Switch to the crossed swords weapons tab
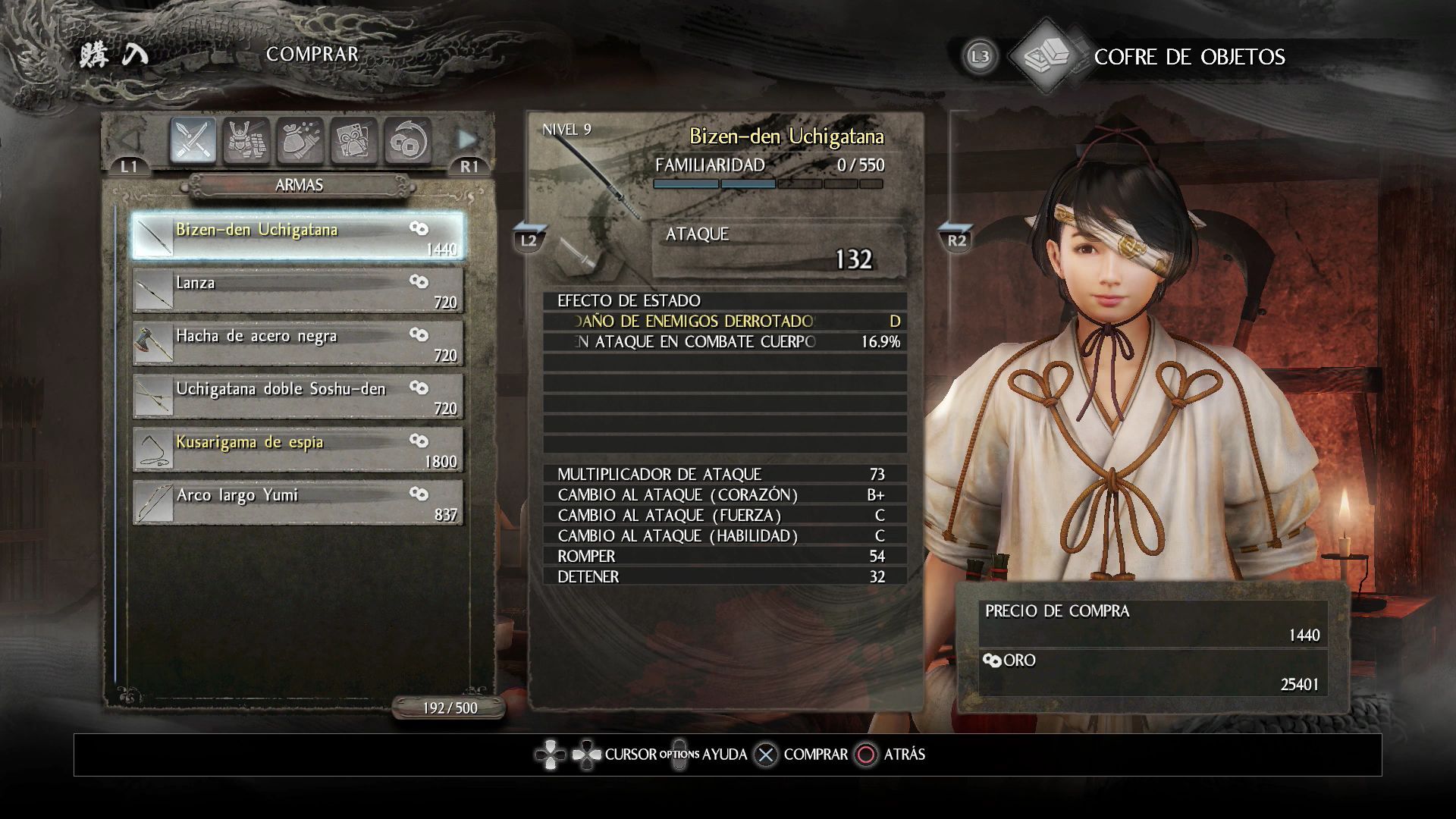1456x819 pixels. (193, 141)
